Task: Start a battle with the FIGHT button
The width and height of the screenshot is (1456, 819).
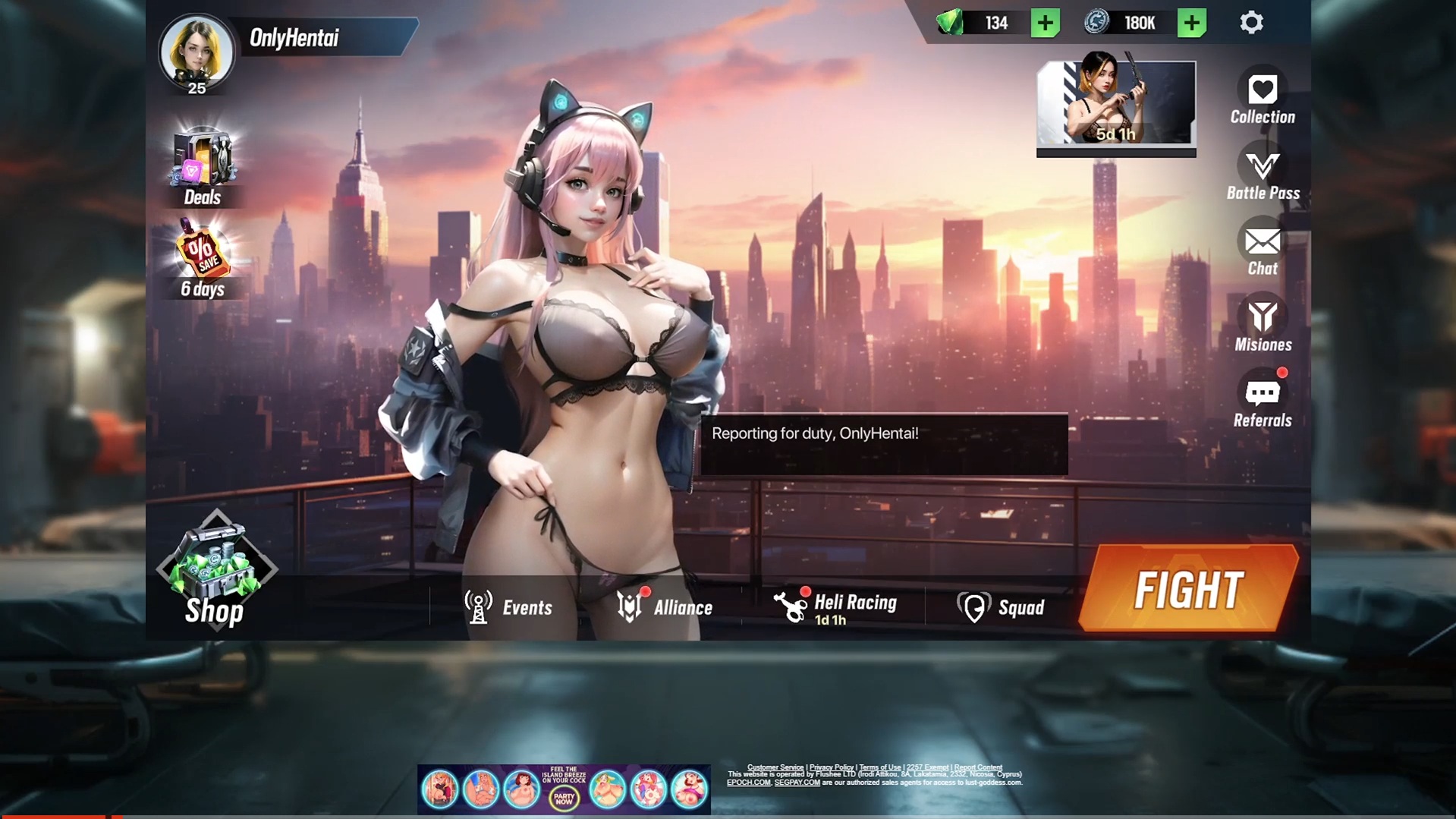Action: tap(1188, 589)
